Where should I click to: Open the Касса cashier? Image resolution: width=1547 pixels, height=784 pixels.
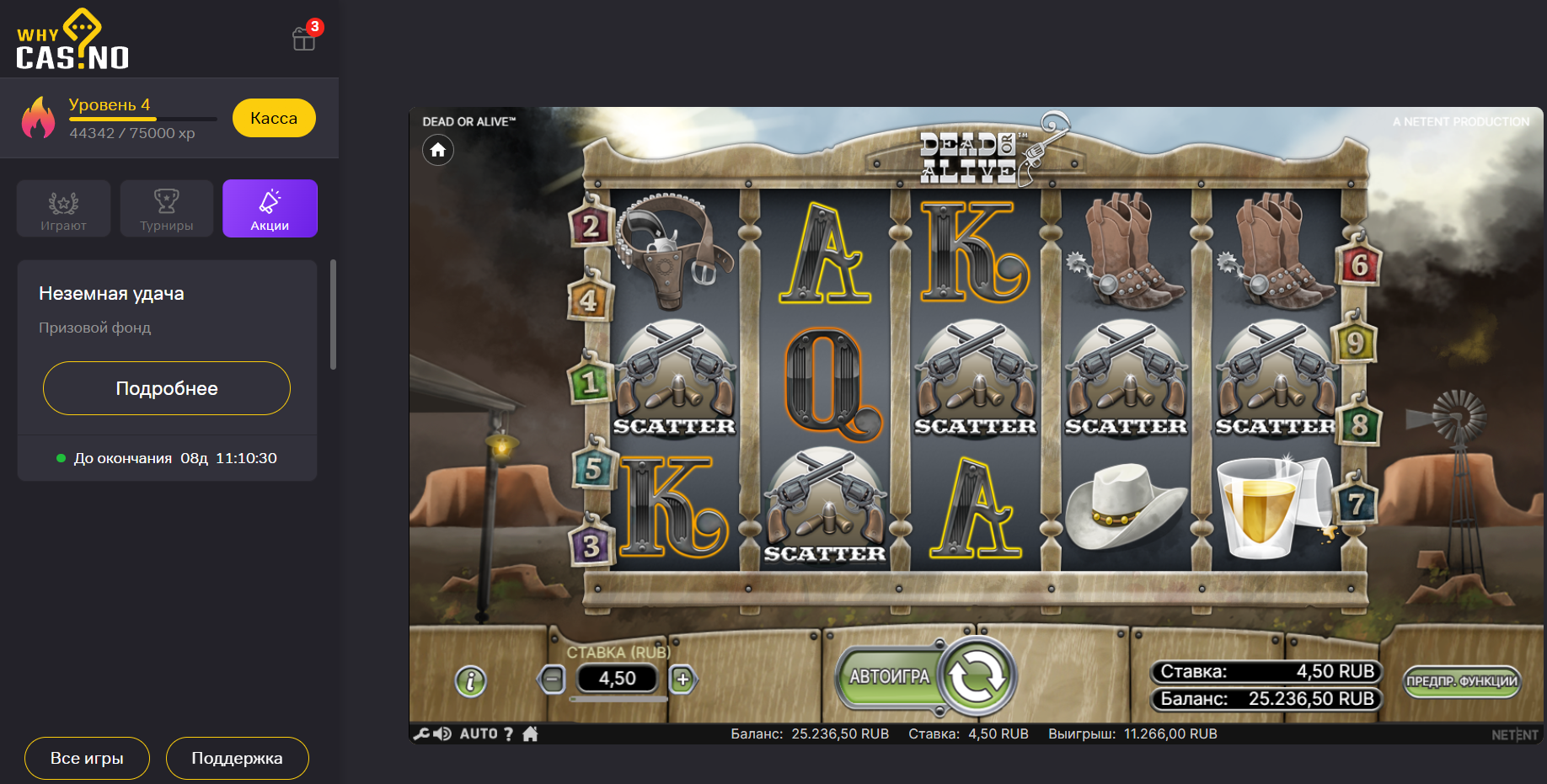274,118
